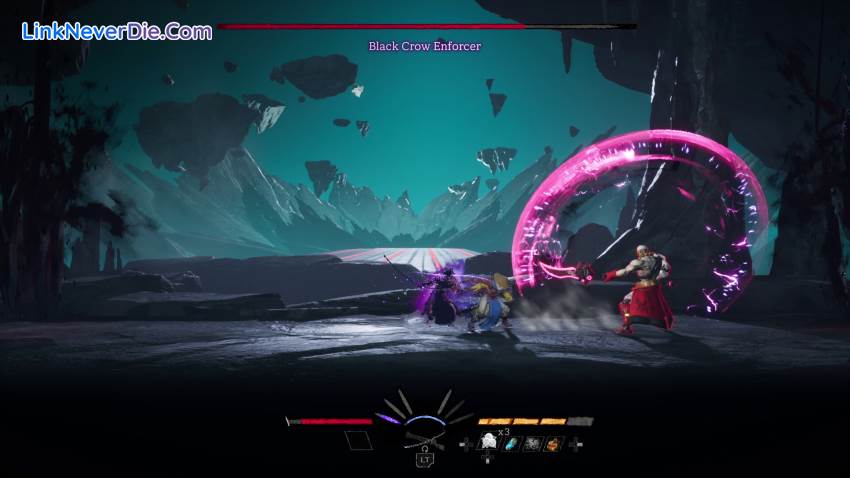The width and height of the screenshot is (850, 478).
Task: Pick the gray swirl item slot
Action: click(x=533, y=443)
